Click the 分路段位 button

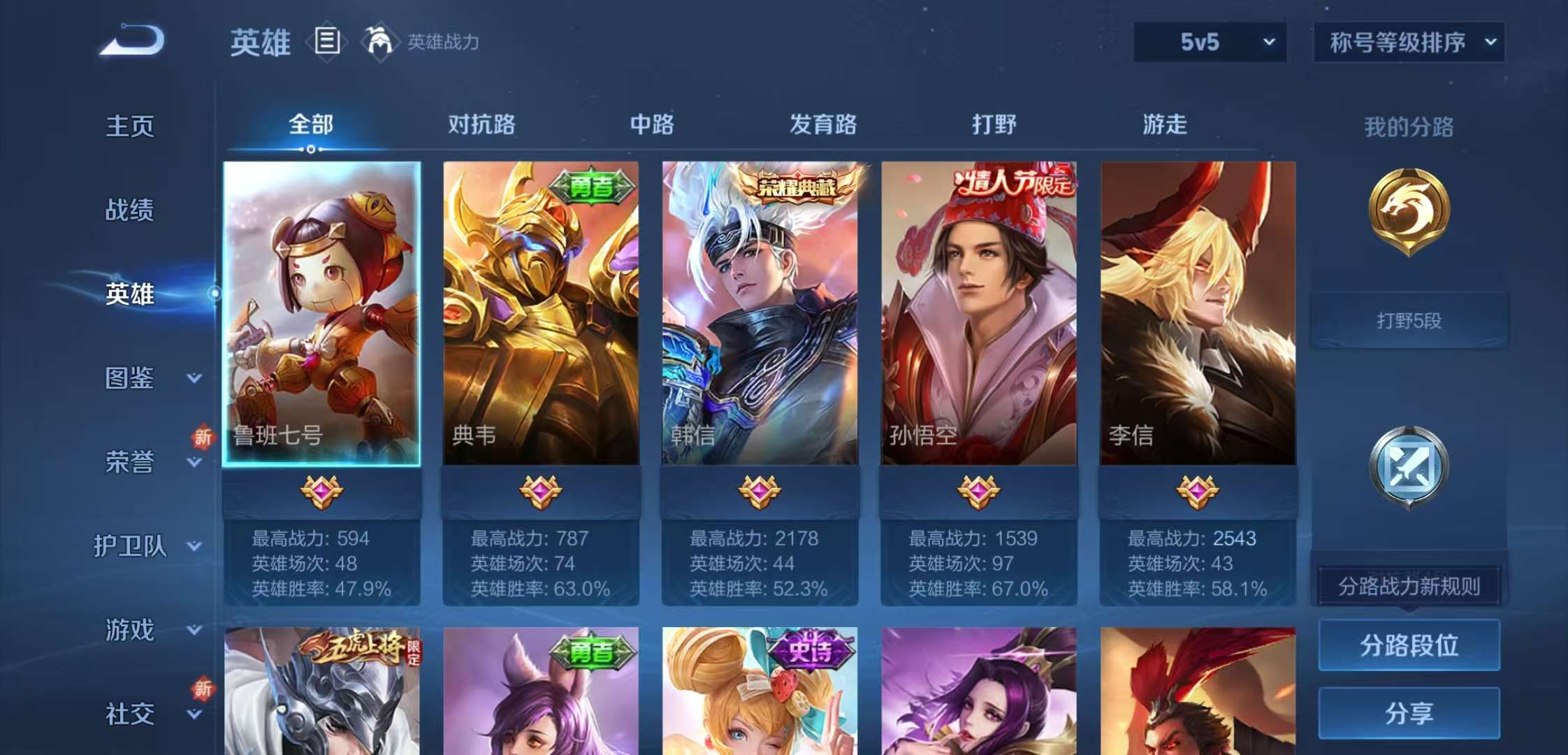1409,646
